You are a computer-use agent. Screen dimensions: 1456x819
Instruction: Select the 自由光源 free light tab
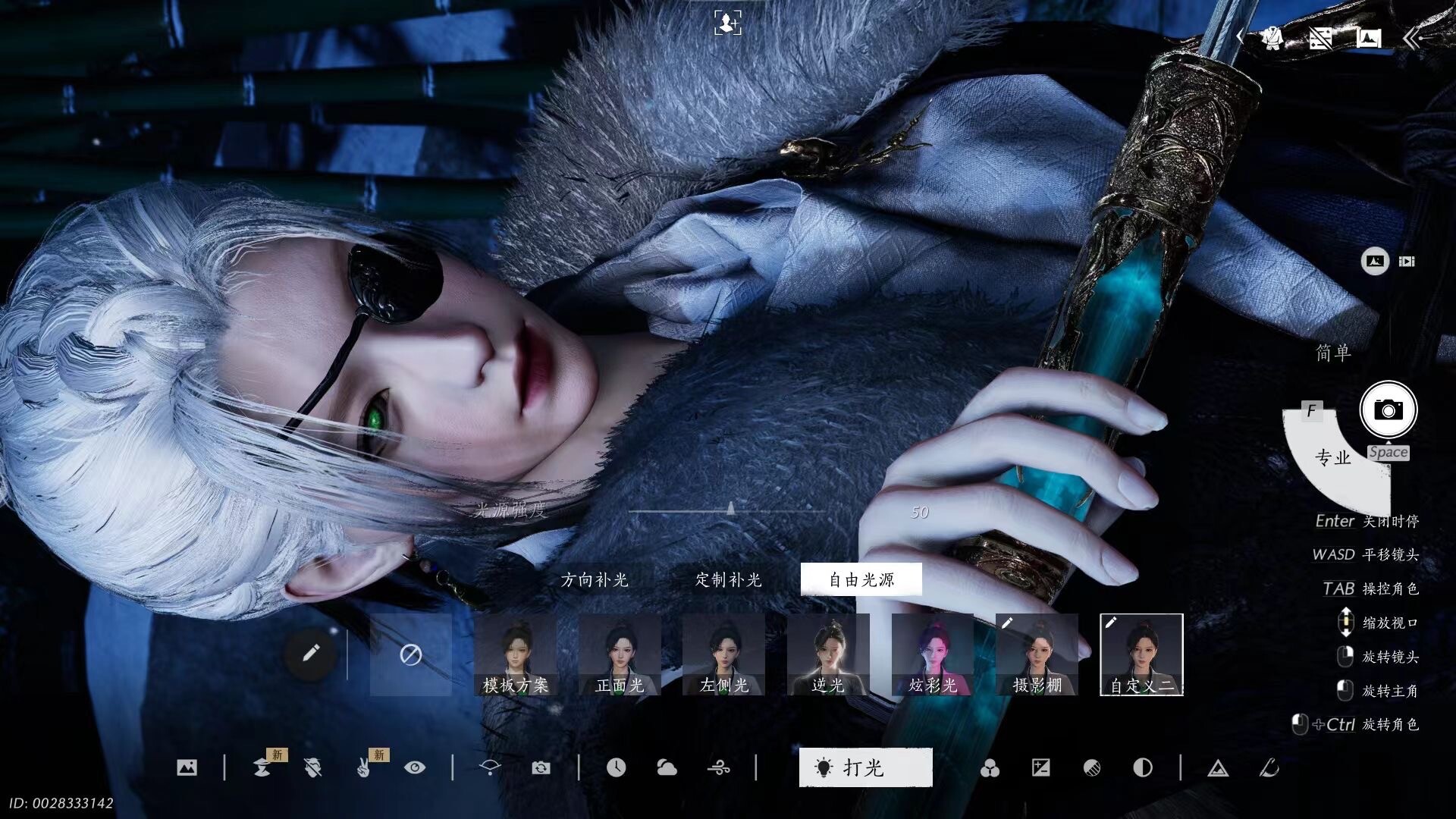861,580
